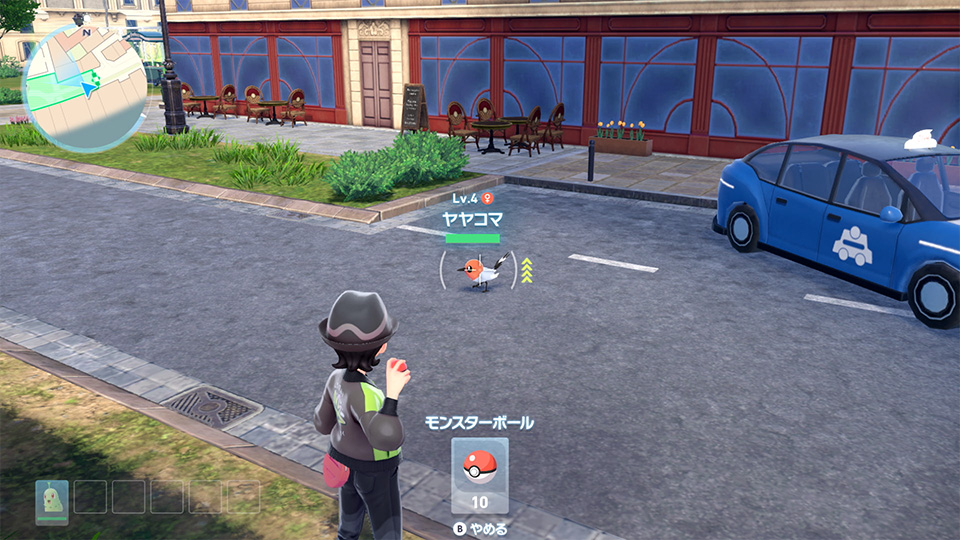The width and height of the screenshot is (960, 540).
Task: Choose the first party Pokémon slot
Action: [x=51, y=499]
